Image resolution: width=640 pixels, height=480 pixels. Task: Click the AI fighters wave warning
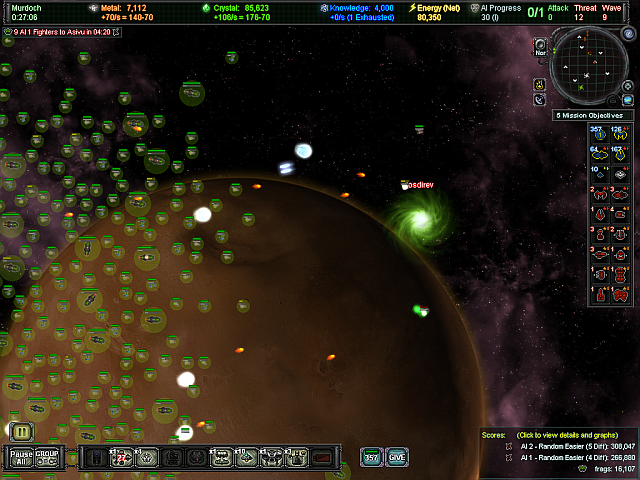(65, 32)
